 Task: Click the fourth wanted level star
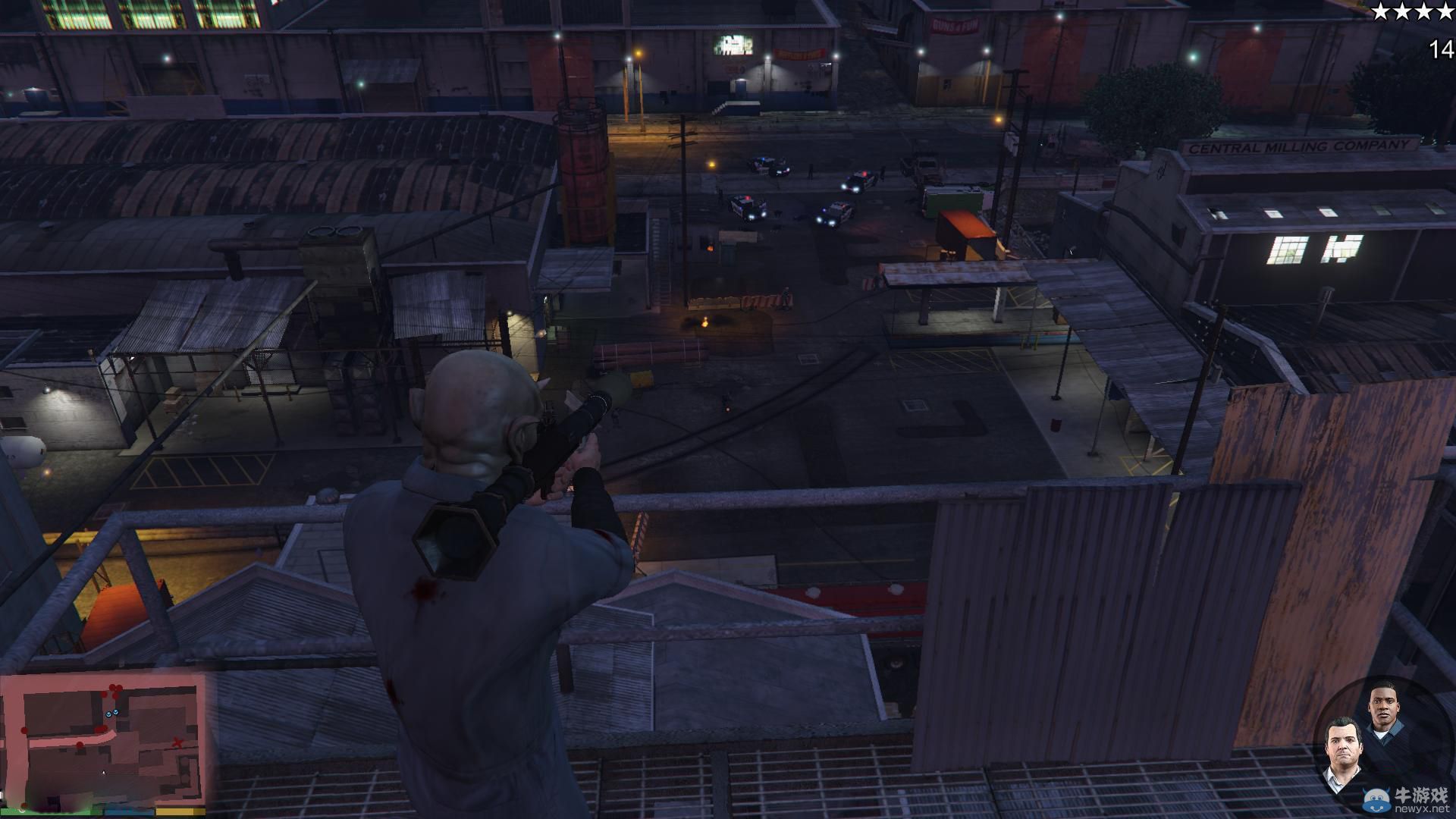tap(1445, 11)
